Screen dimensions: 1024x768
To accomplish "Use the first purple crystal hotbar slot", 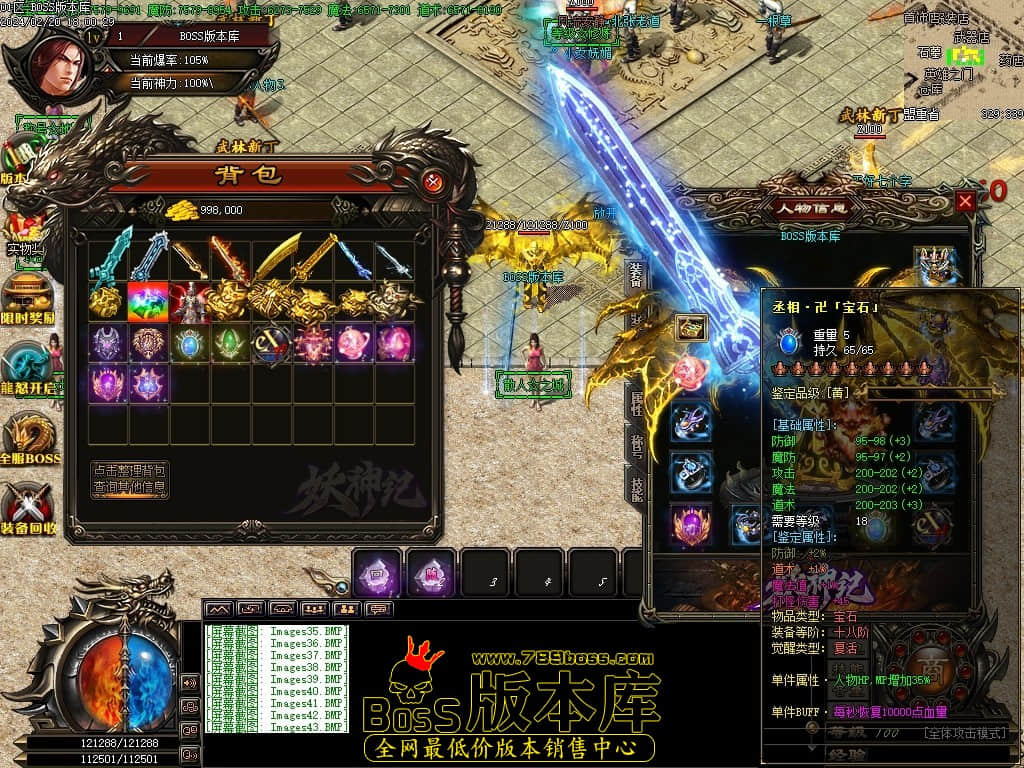I will tap(379, 573).
